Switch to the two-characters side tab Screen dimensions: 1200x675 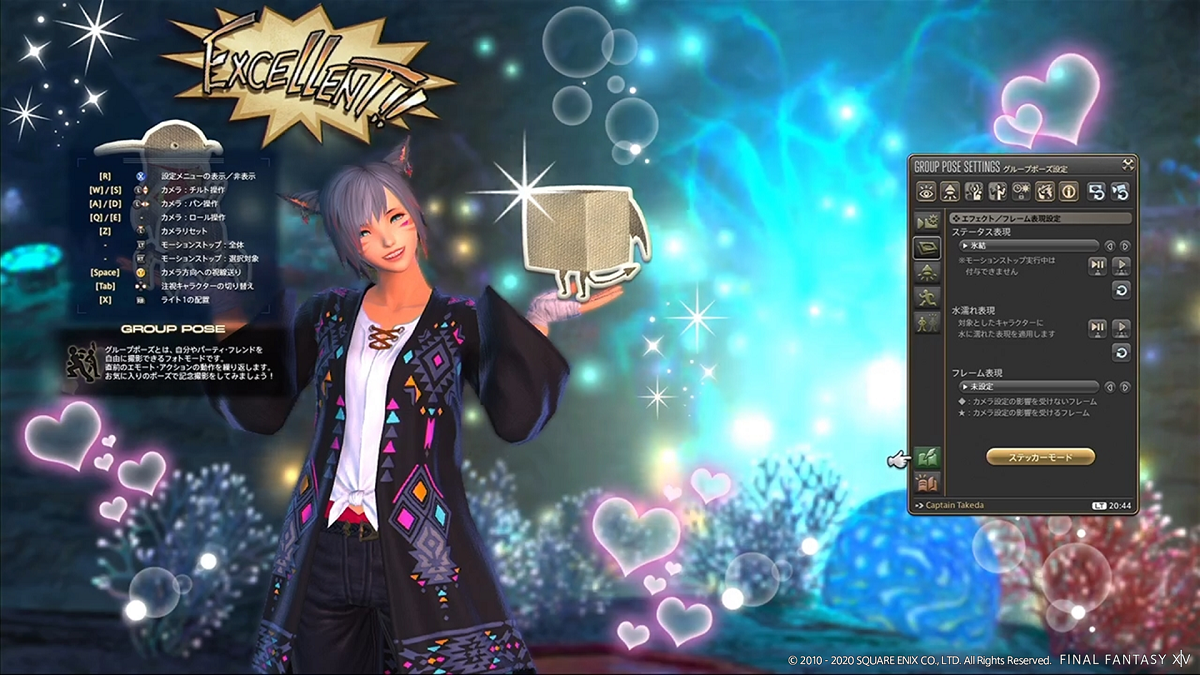click(926, 322)
